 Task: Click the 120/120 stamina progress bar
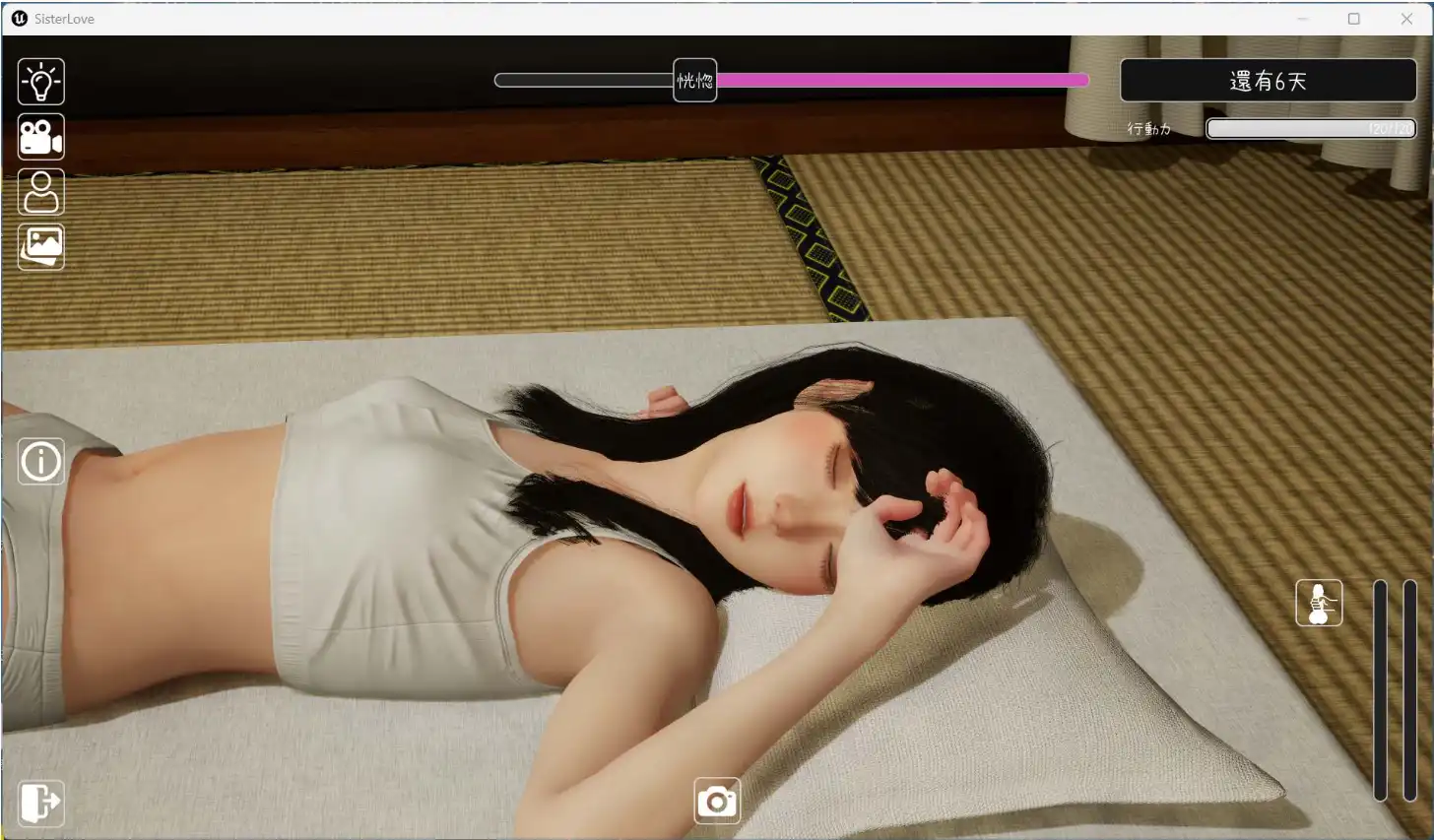click(1311, 128)
